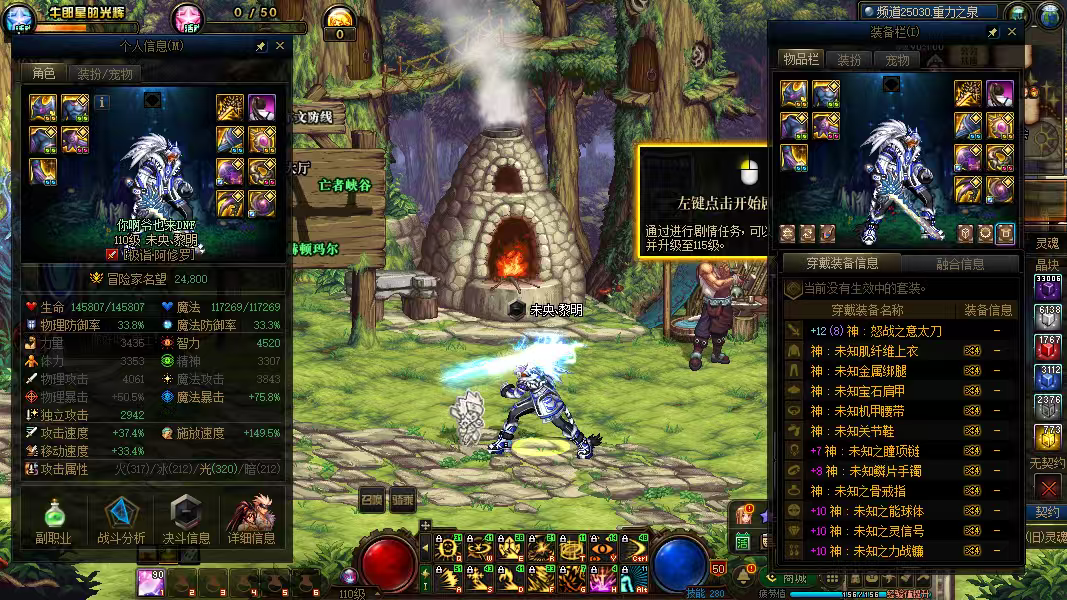The height and width of the screenshot is (600, 1067).
Task: Click the 召唤 button above the skill bar
Action: (x=372, y=500)
